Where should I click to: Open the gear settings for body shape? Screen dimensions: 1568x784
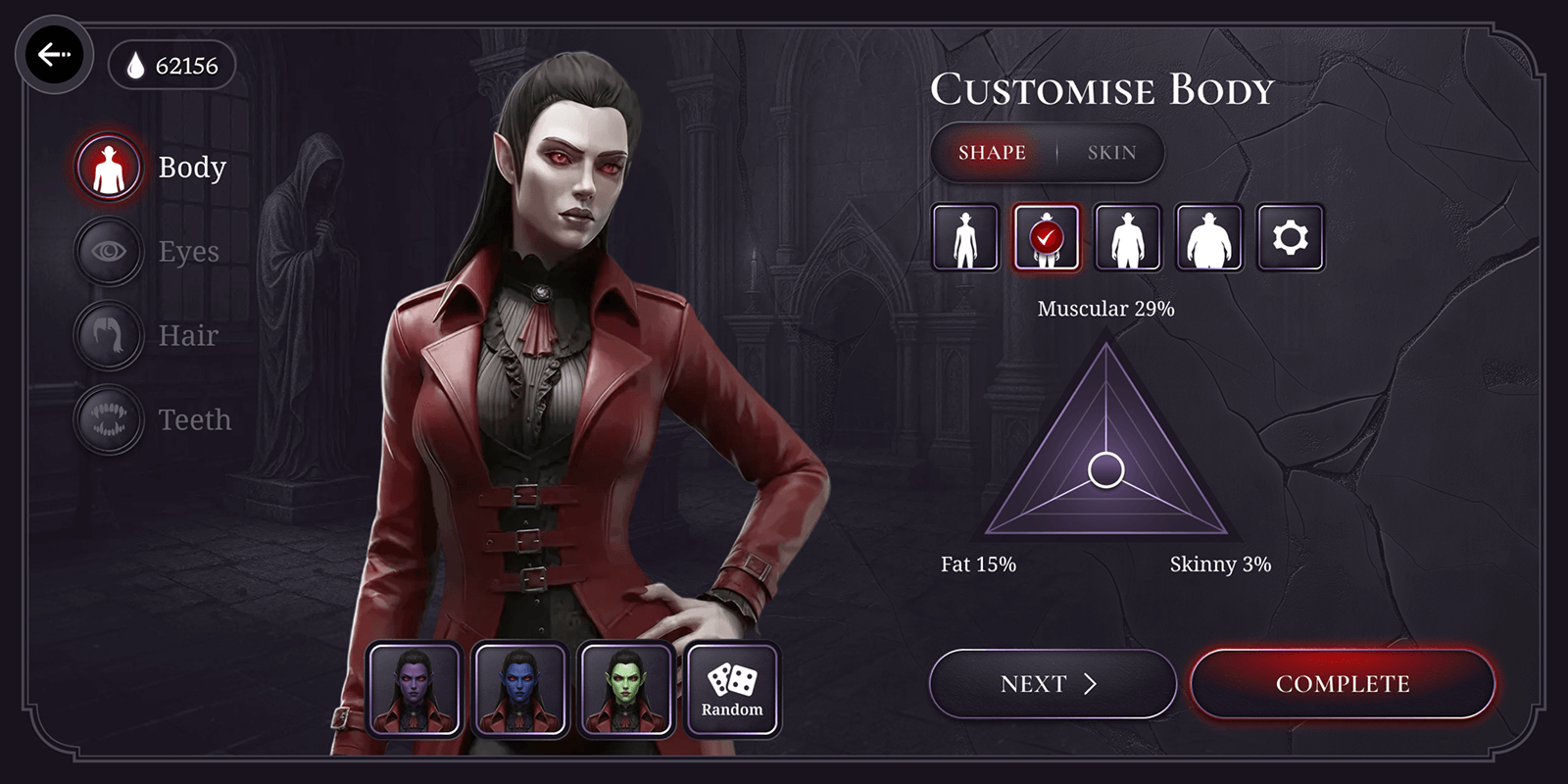point(1291,237)
